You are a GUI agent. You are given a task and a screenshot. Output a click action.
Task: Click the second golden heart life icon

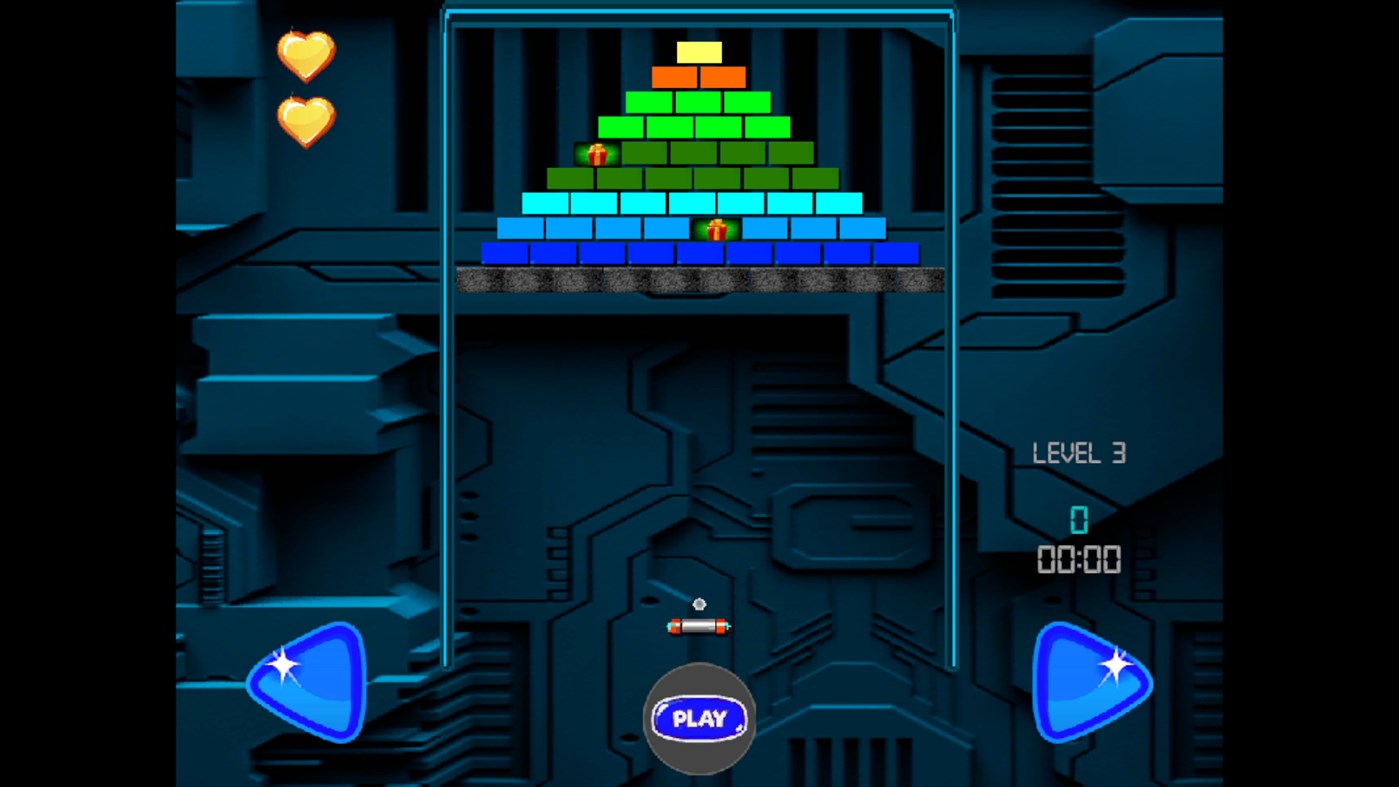coord(305,120)
